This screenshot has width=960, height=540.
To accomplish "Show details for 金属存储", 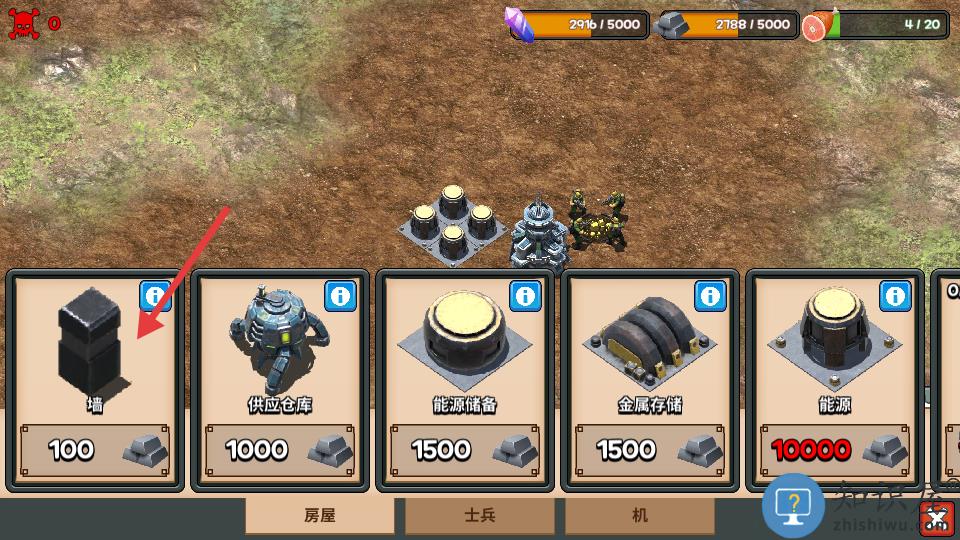I will tap(710, 296).
